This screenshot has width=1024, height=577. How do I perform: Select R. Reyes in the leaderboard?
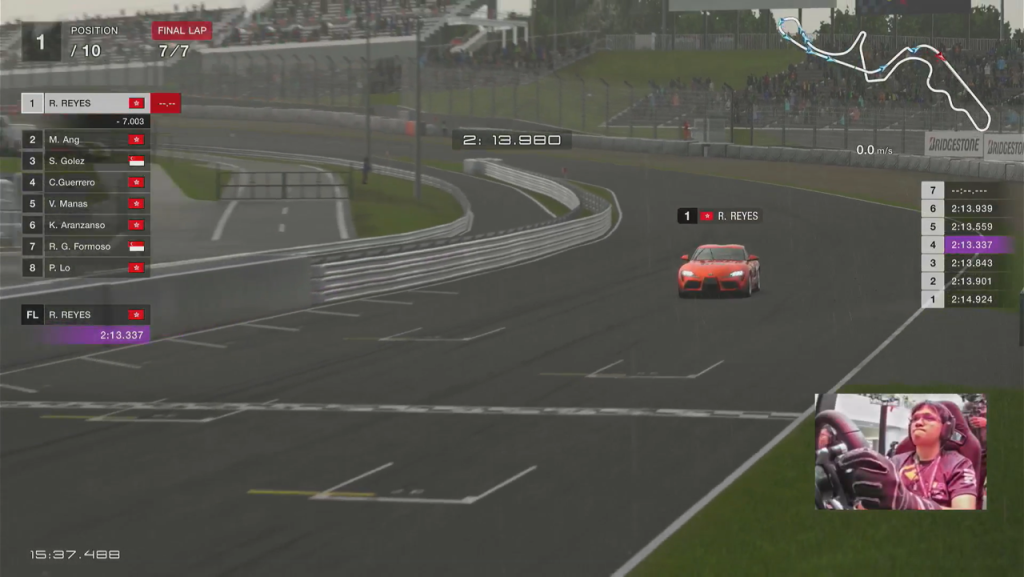pos(86,103)
